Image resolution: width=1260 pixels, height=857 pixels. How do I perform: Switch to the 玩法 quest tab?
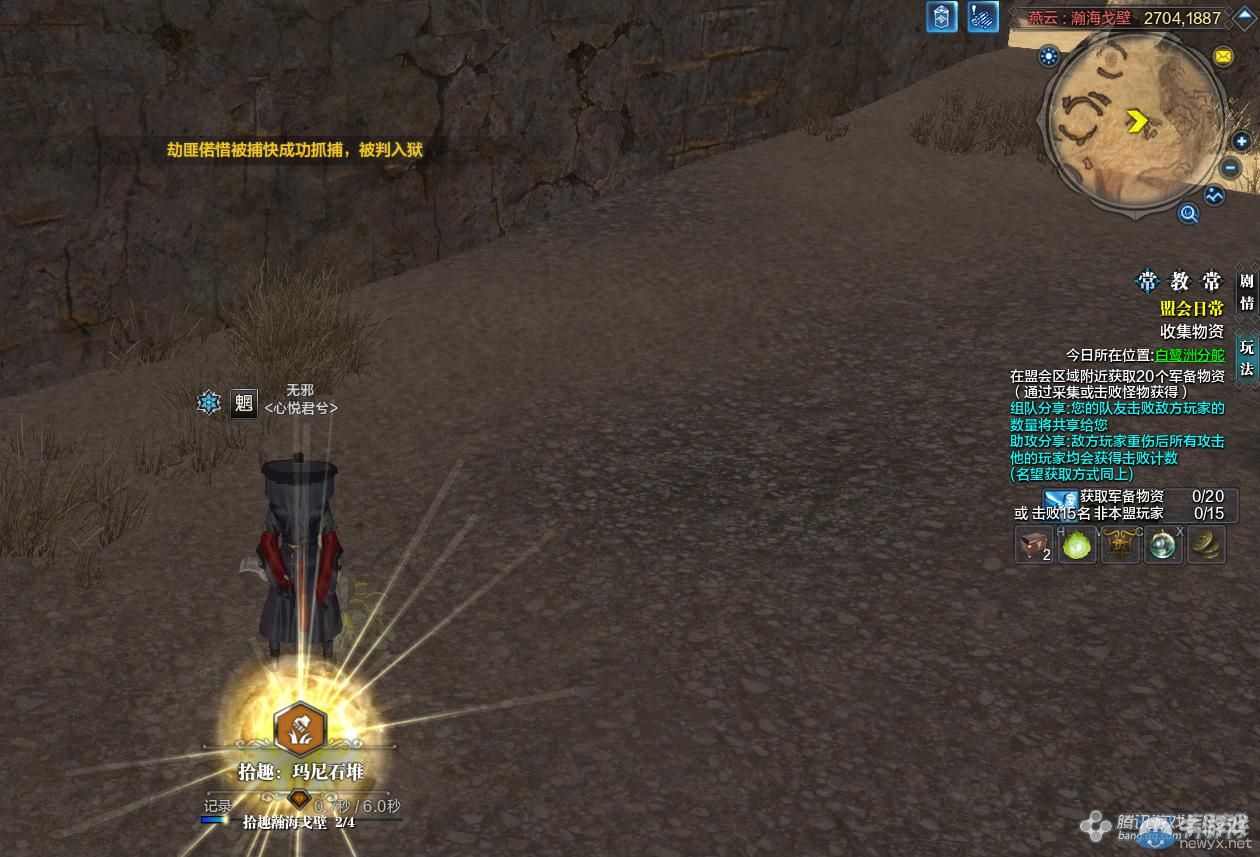pyautogui.click(x=1246, y=357)
